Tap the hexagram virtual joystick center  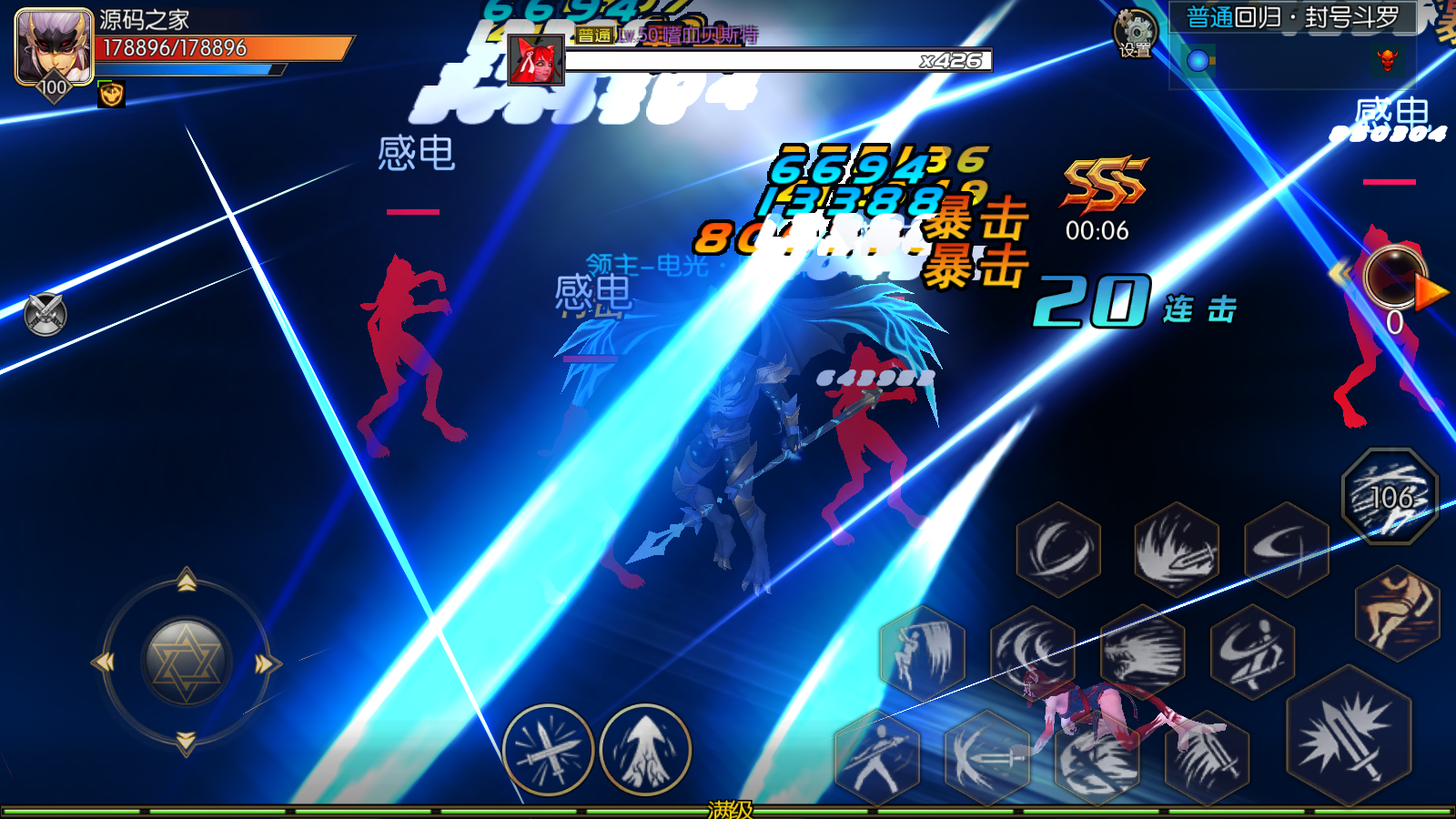187,662
